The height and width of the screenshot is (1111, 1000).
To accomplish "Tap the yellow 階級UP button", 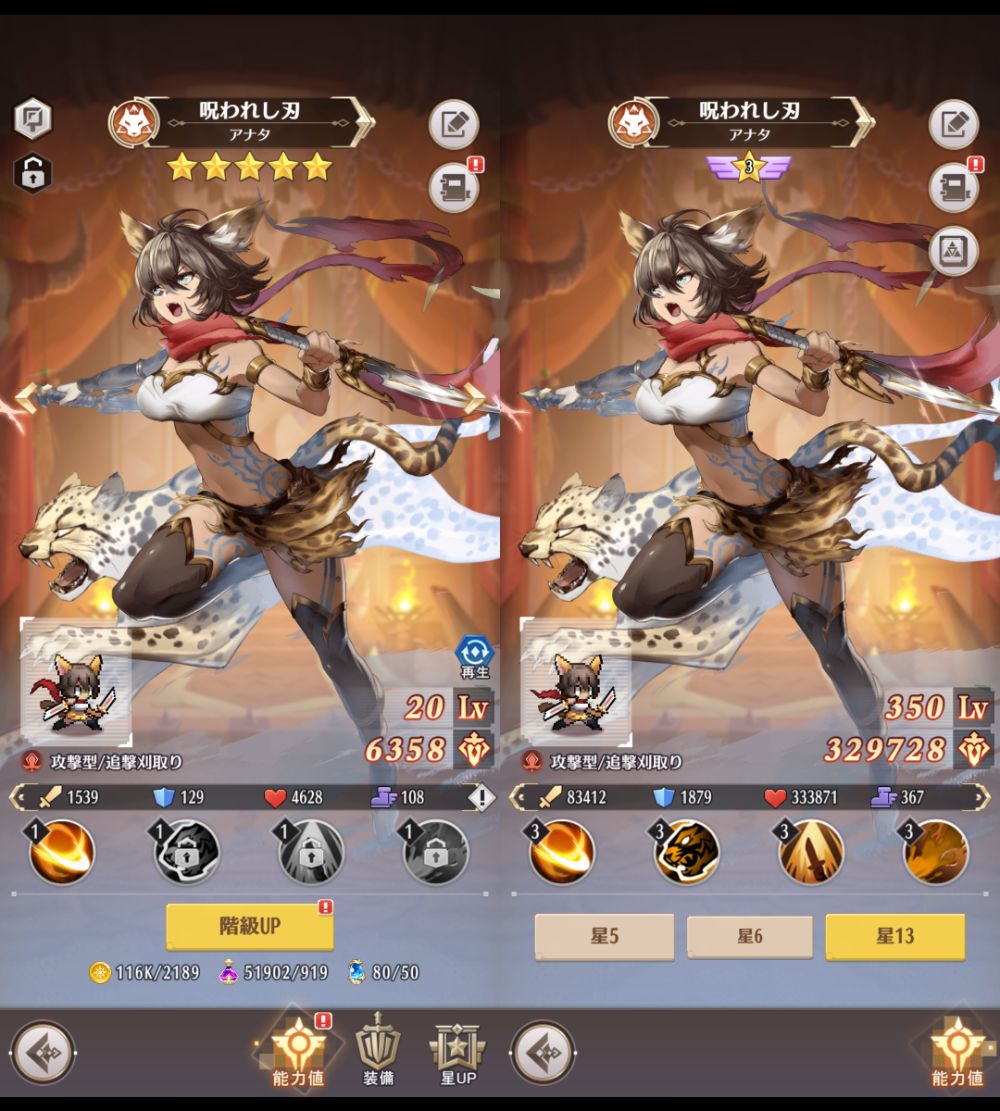I will [x=249, y=927].
